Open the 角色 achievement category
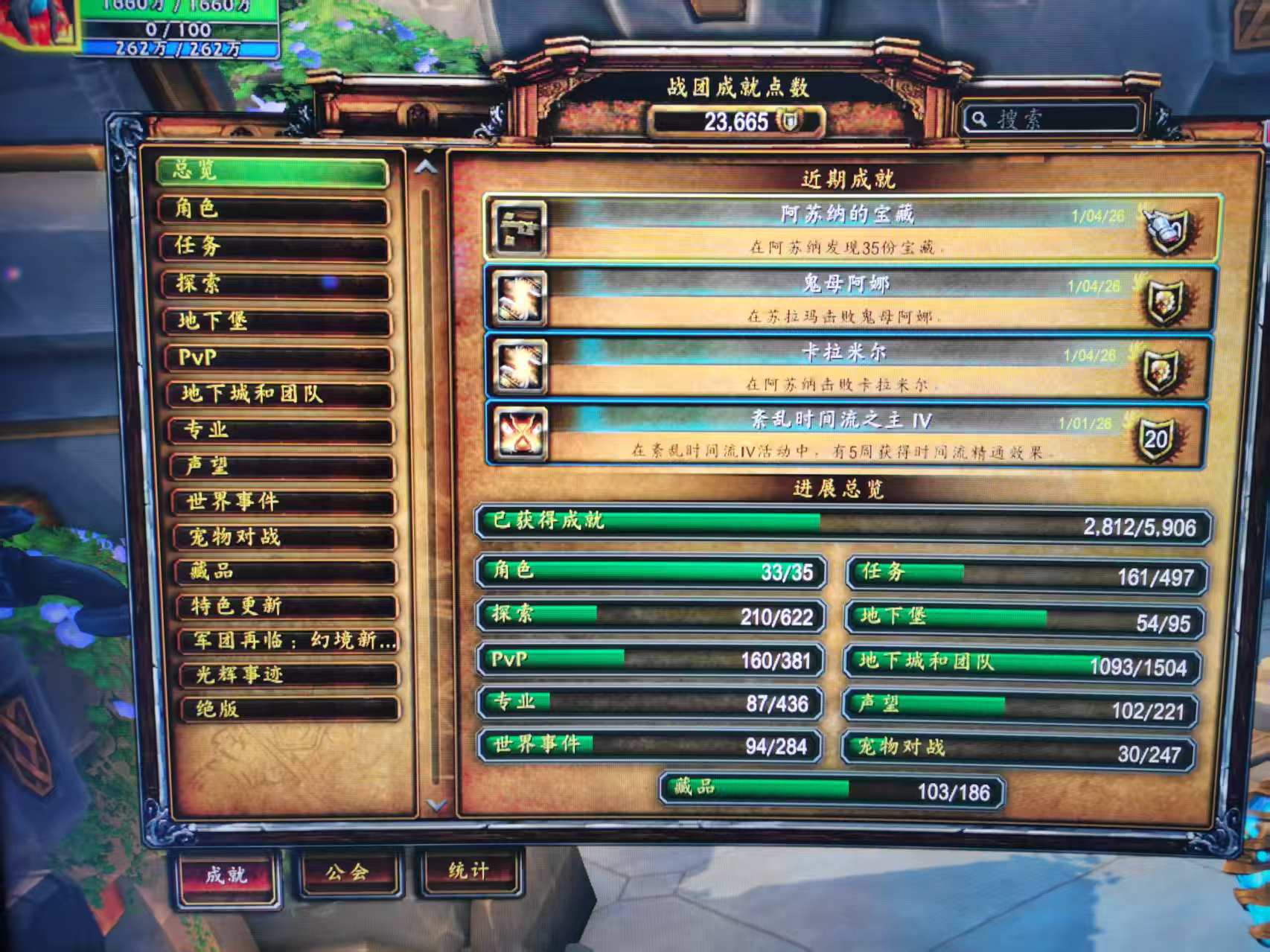The width and height of the screenshot is (1270, 952). click(273, 209)
